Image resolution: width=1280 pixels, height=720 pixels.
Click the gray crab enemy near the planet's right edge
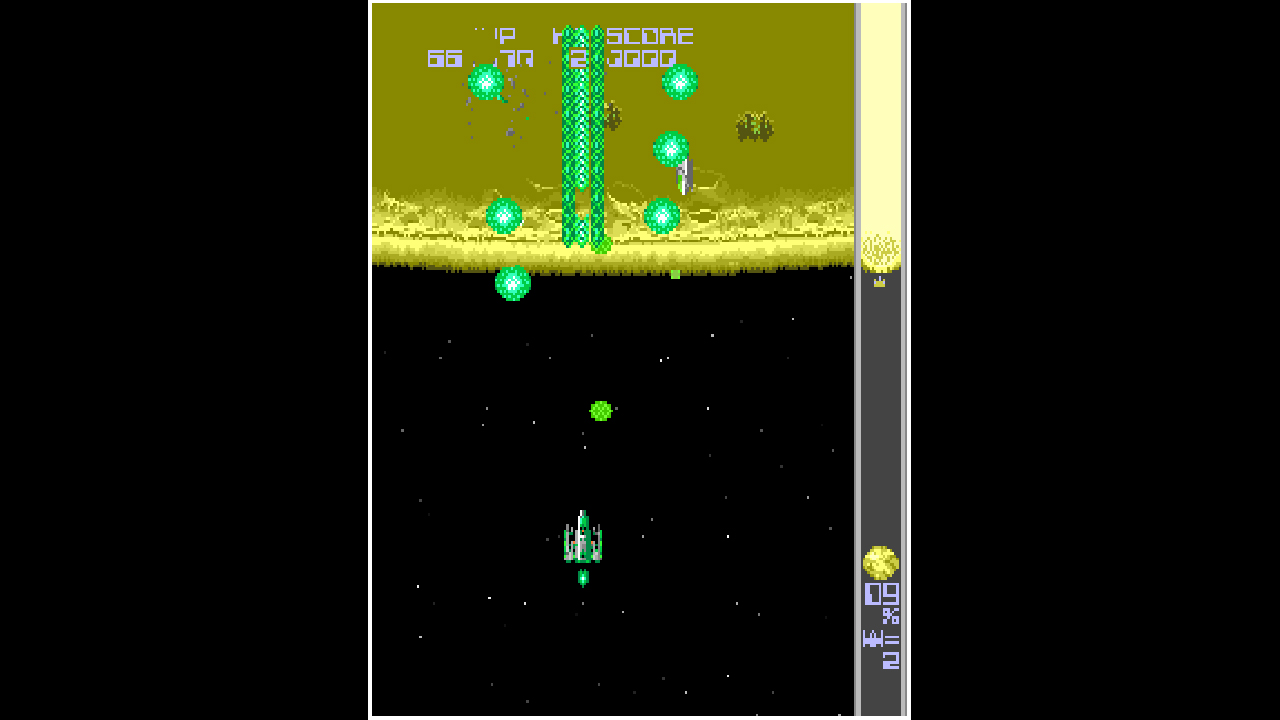pyautogui.click(x=755, y=128)
